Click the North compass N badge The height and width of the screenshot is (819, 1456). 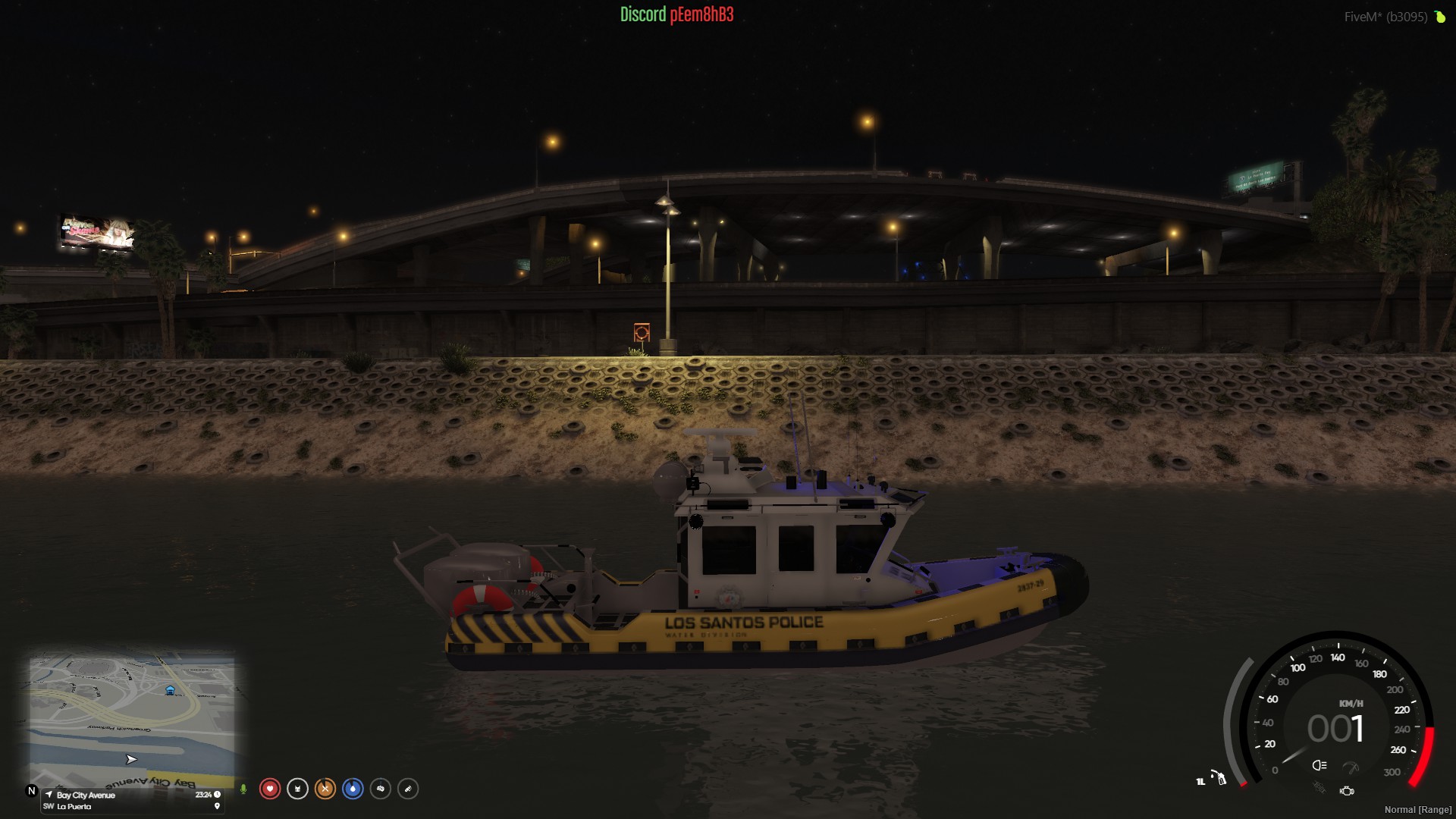pos(32,791)
